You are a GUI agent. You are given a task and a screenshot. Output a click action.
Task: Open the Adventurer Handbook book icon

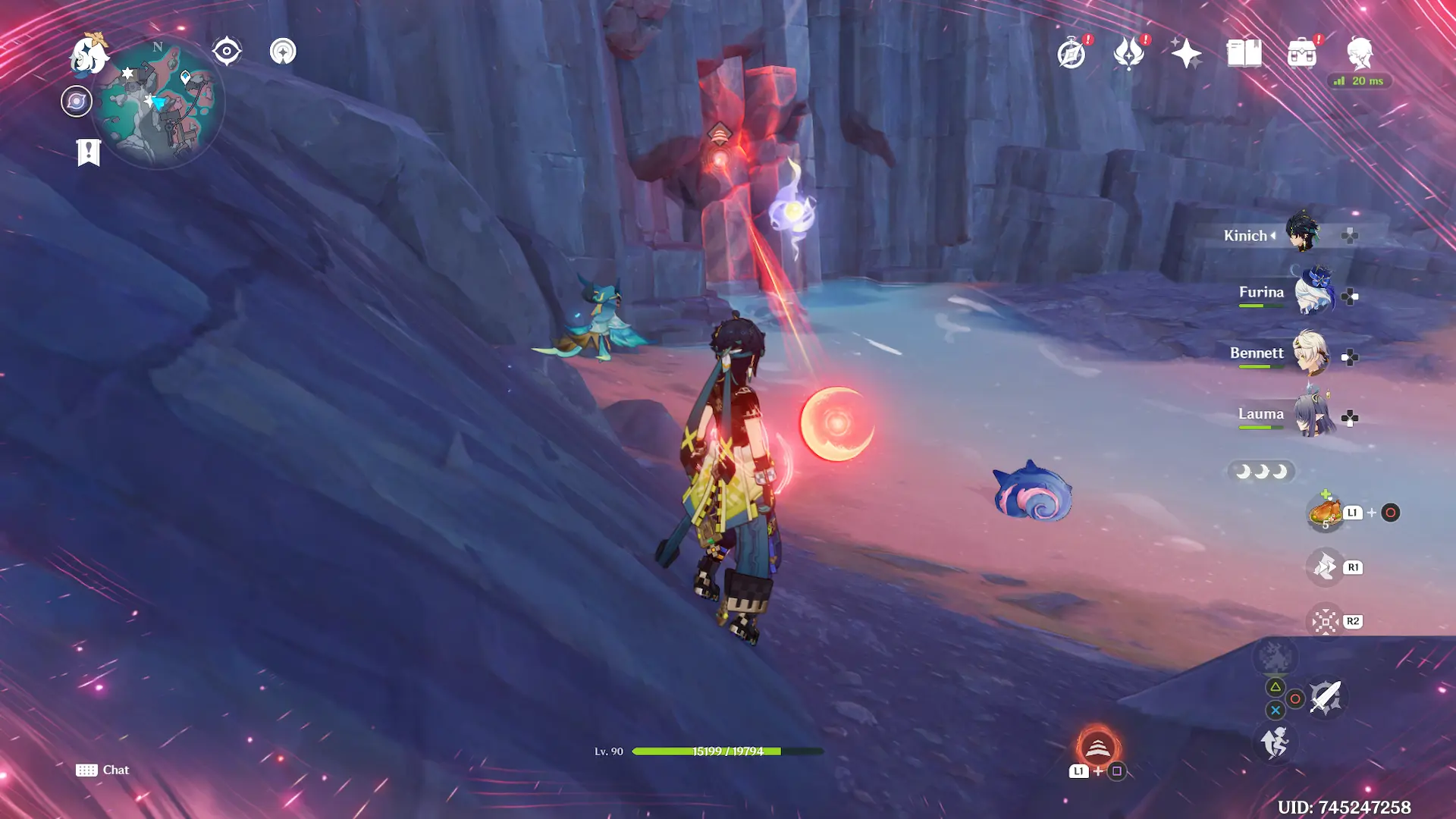[1244, 54]
